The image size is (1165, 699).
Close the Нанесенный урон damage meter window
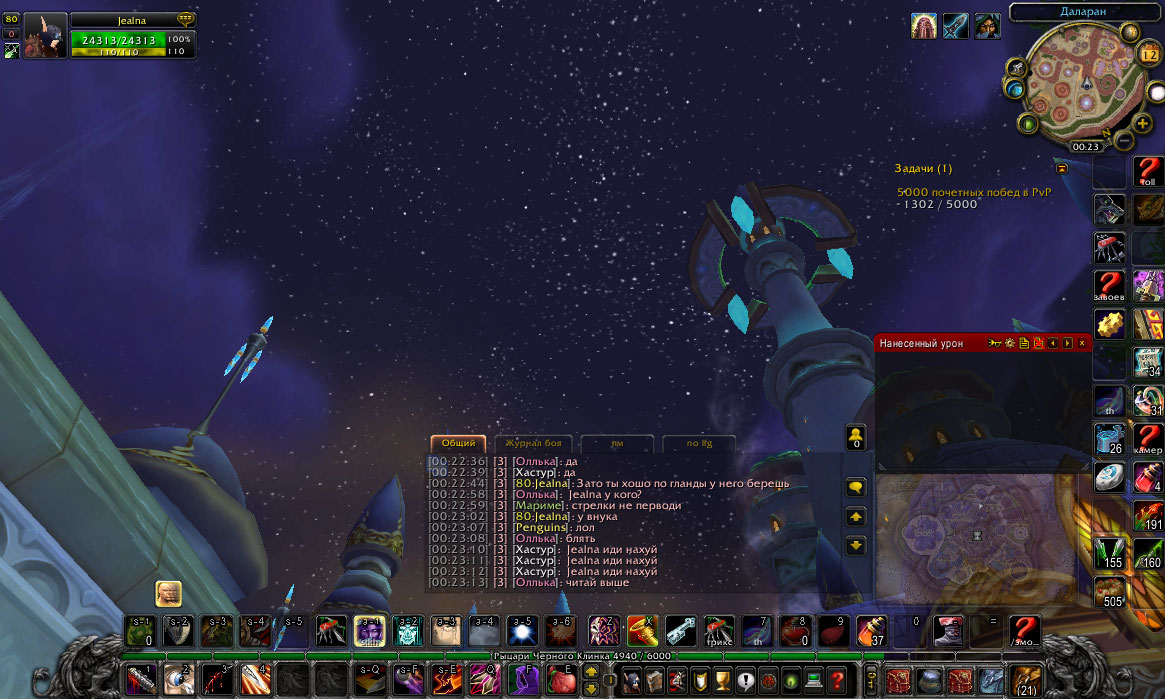(1081, 343)
